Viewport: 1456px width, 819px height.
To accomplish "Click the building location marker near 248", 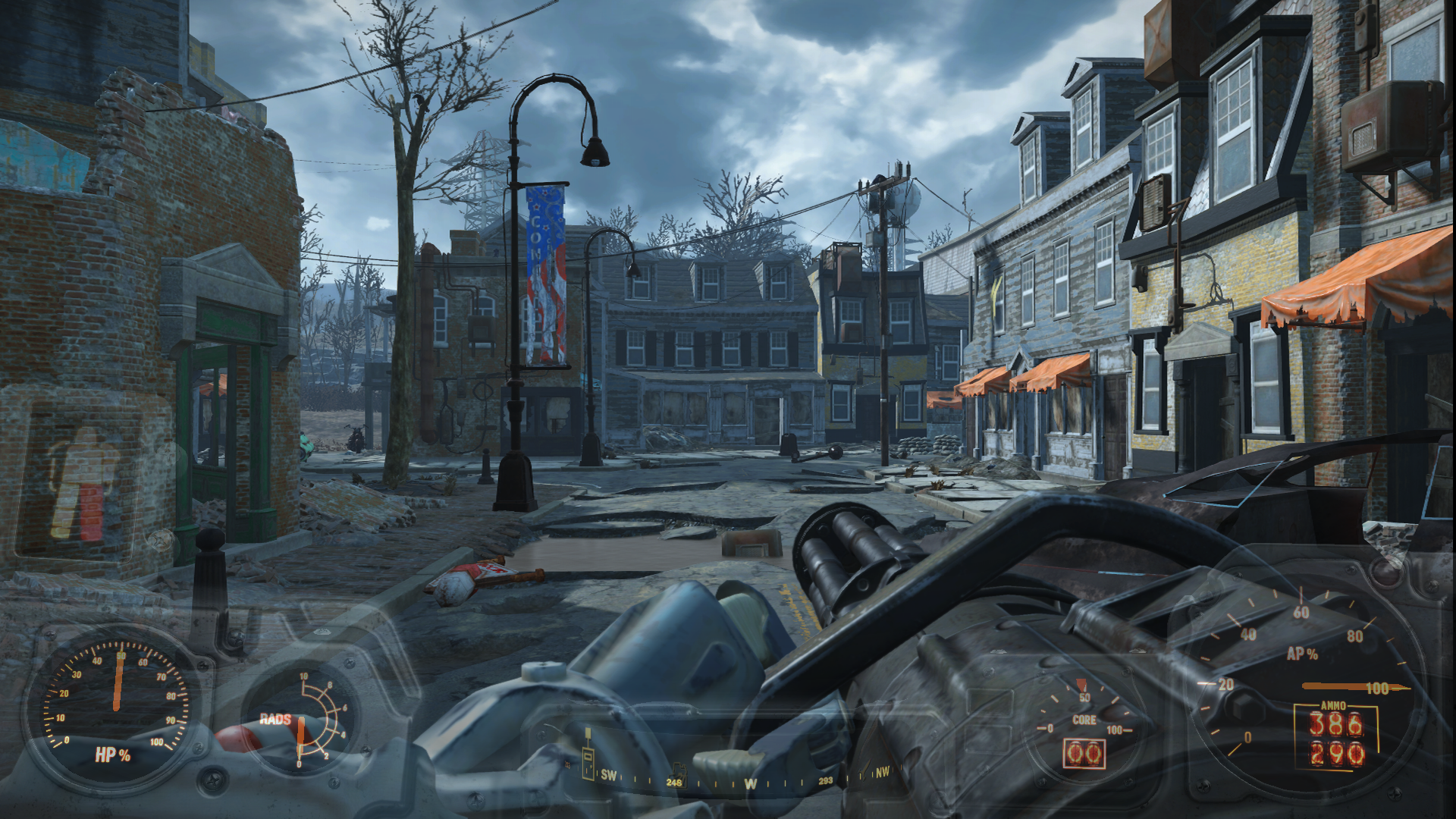I will pyautogui.click(x=680, y=773).
